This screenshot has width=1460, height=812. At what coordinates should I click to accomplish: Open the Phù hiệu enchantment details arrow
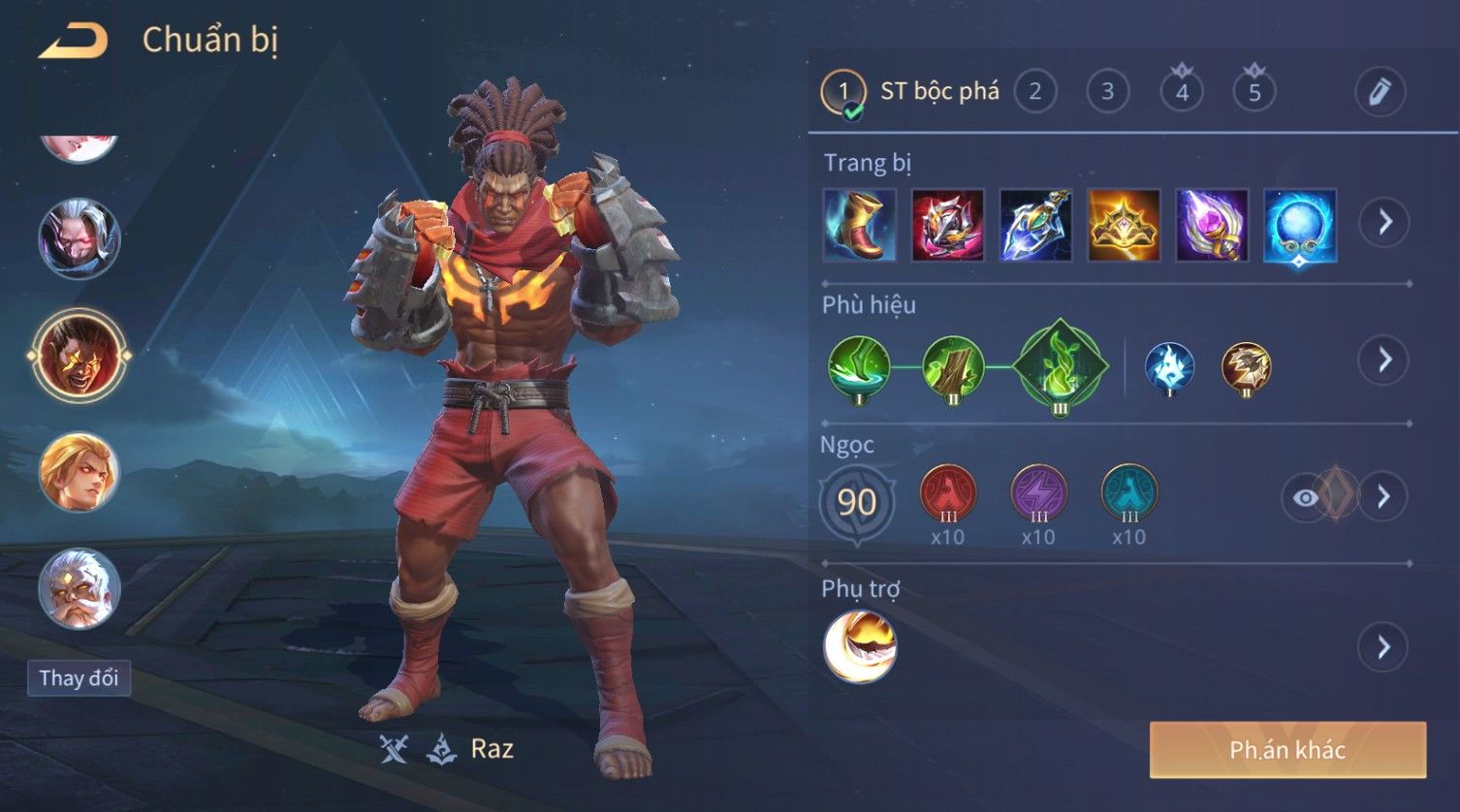coord(1384,360)
